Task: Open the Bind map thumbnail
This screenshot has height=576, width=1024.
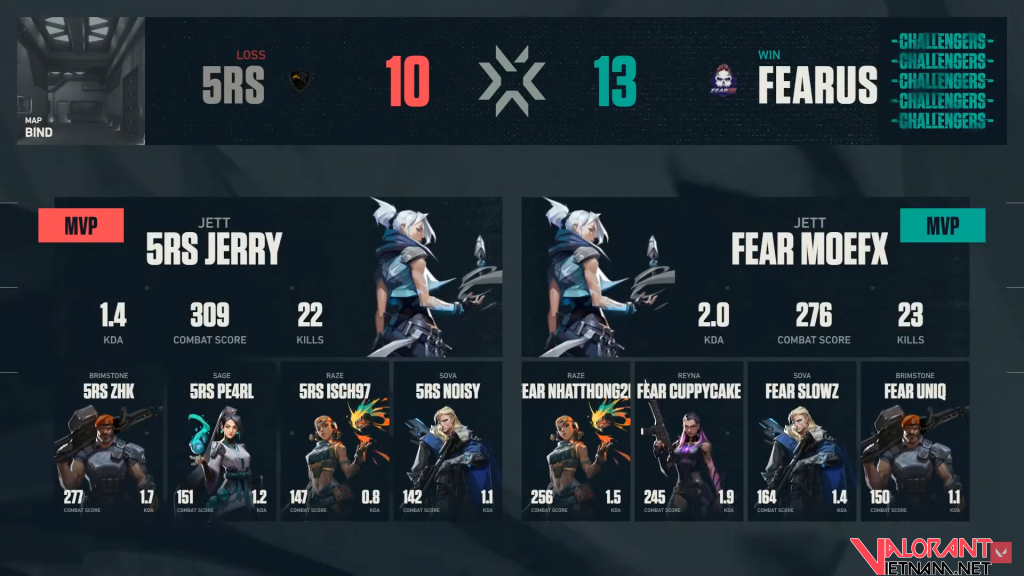Action: point(81,81)
